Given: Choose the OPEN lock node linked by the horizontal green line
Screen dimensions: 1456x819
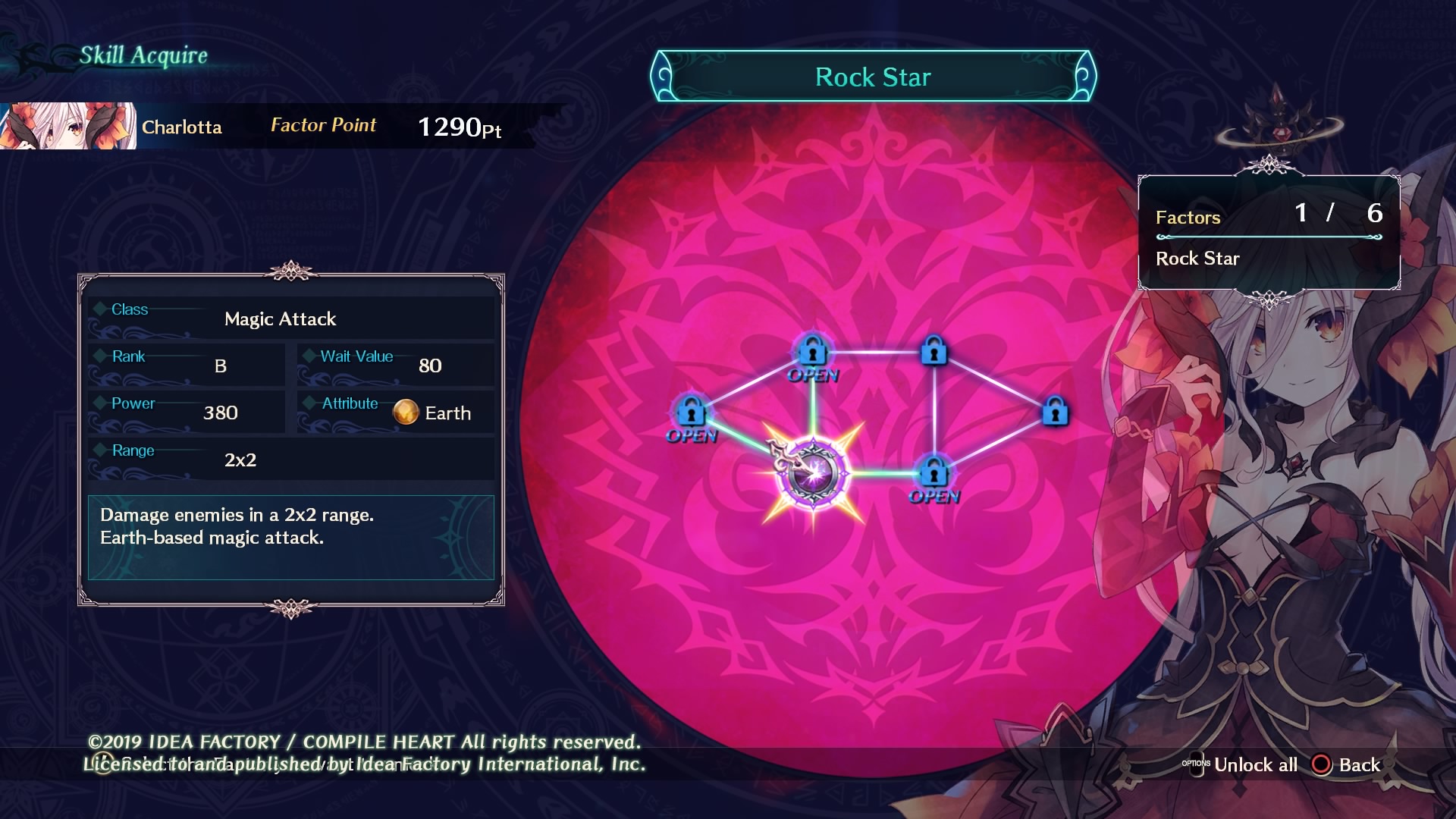Looking at the screenshot, I should (934, 474).
